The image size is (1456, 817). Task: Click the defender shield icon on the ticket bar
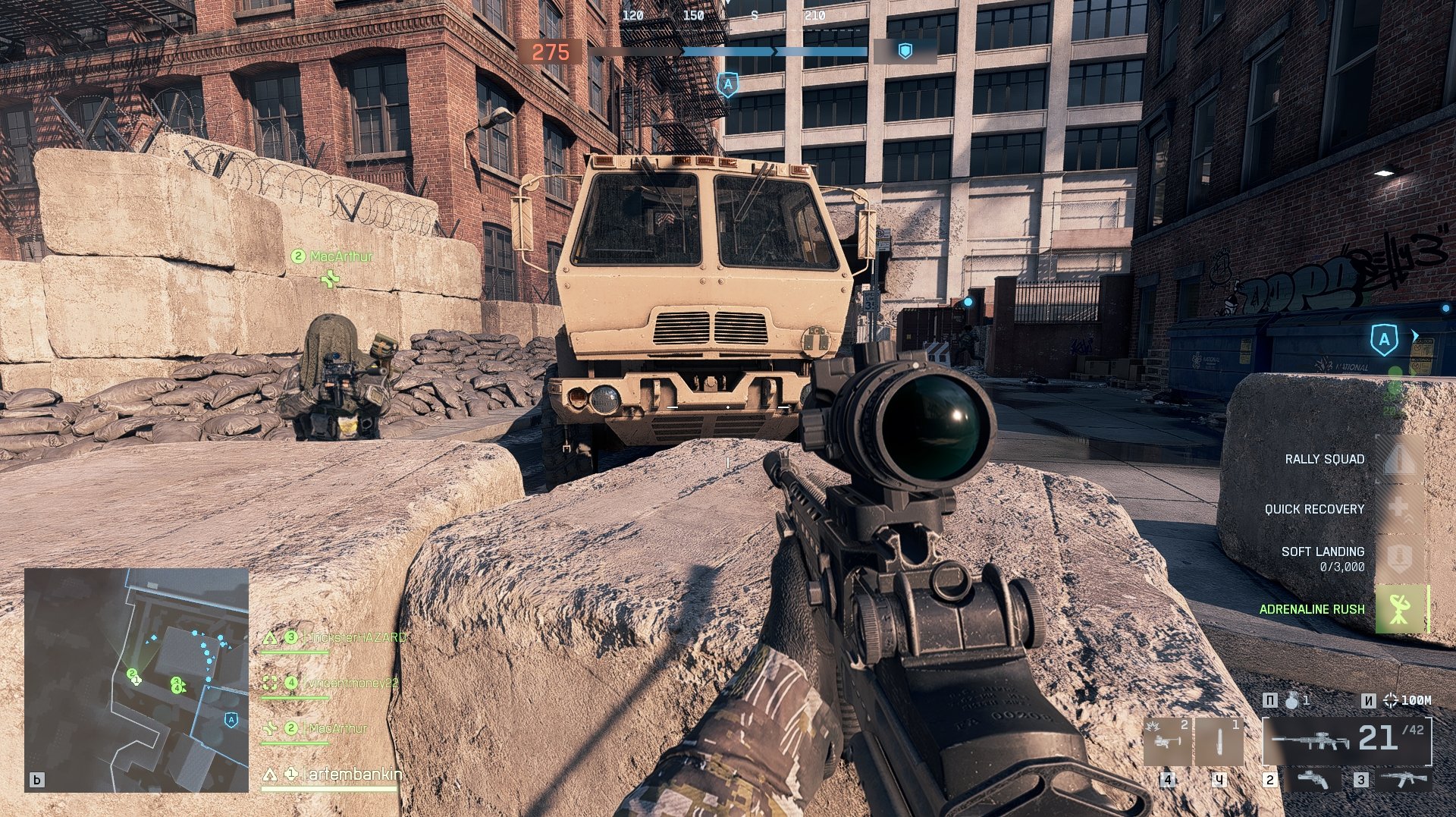click(905, 51)
